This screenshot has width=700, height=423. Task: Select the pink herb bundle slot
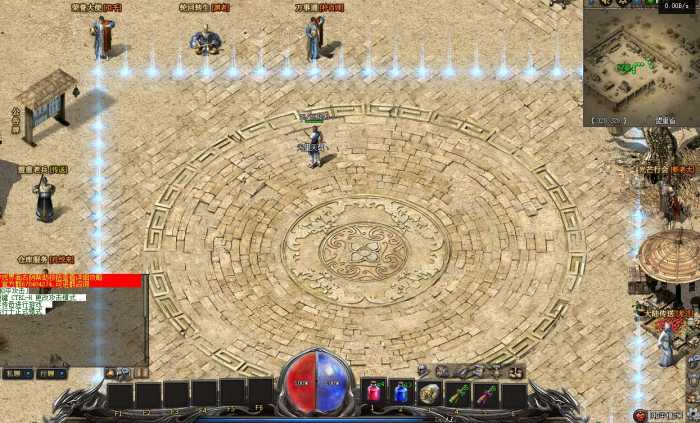(486, 393)
